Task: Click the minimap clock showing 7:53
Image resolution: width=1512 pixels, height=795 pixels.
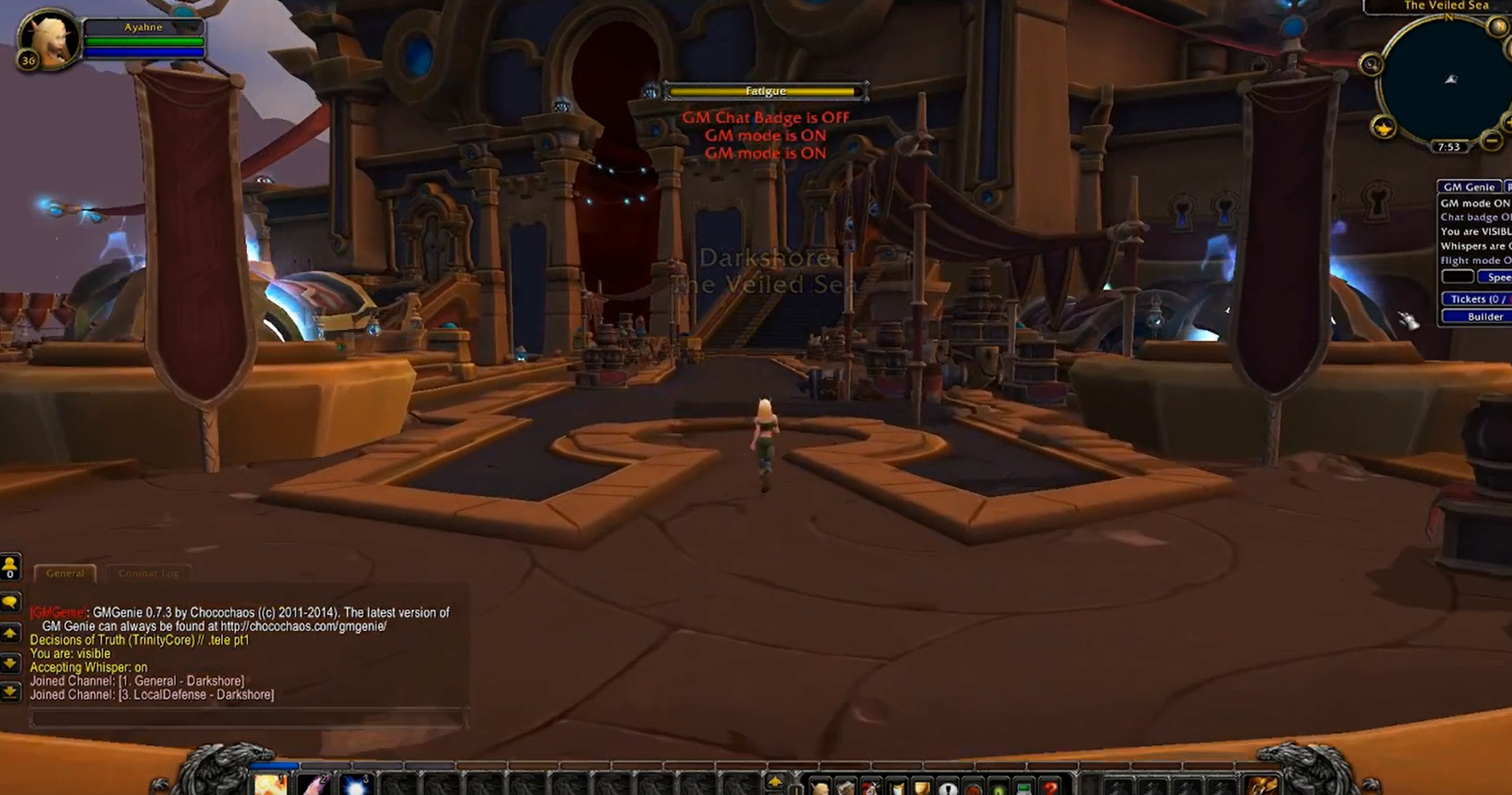Action: click(x=1448, y=146)
